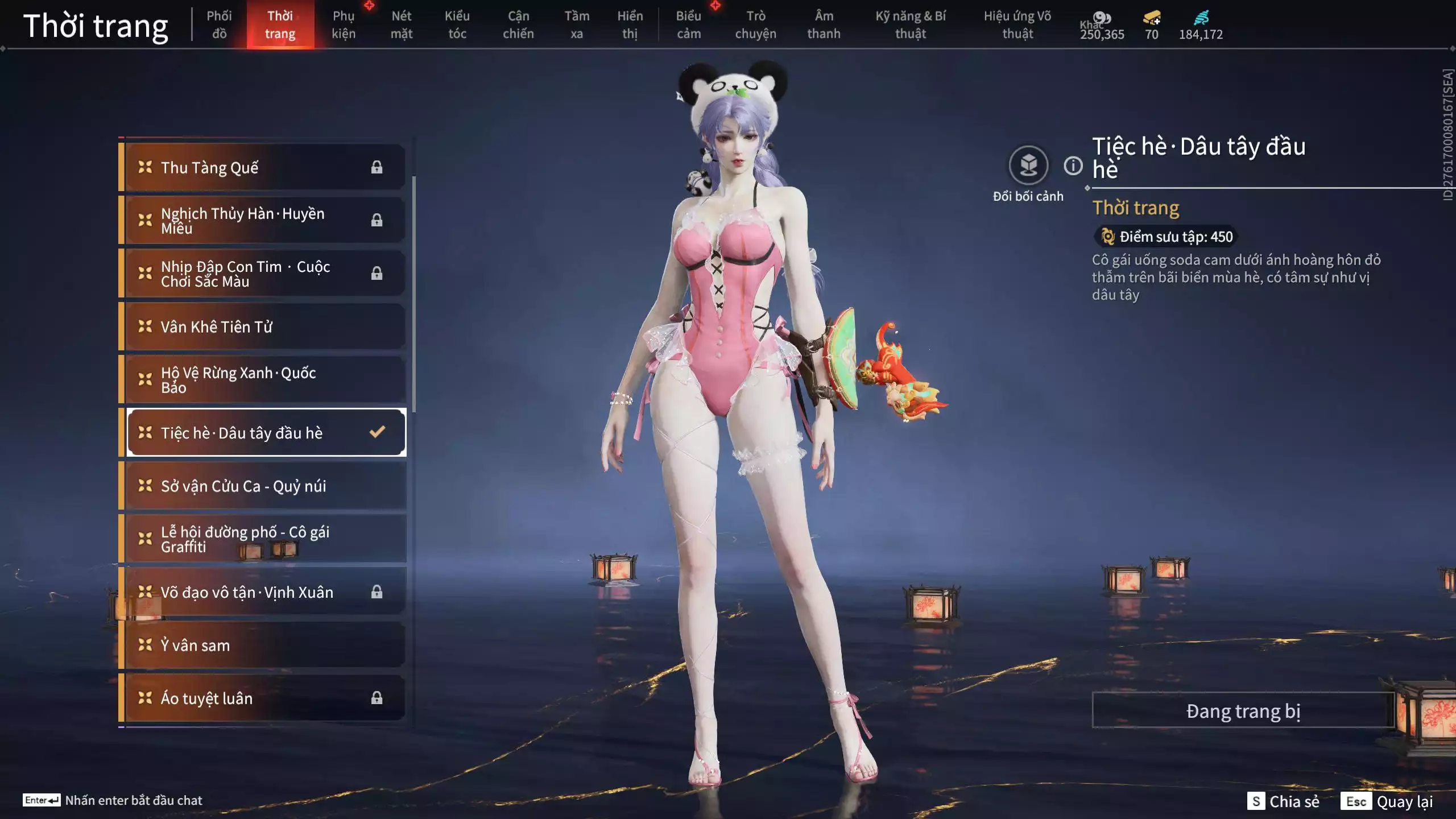
Task: Open the outfit info icon
Action: click(x=1073, y=166)
